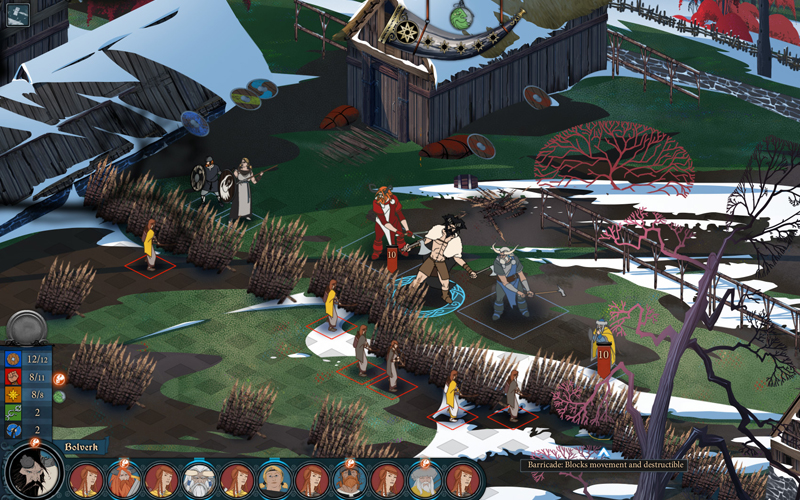Click the blue armor shield stat icon
This screenshot has width=800, height=500.
point(12,358)
